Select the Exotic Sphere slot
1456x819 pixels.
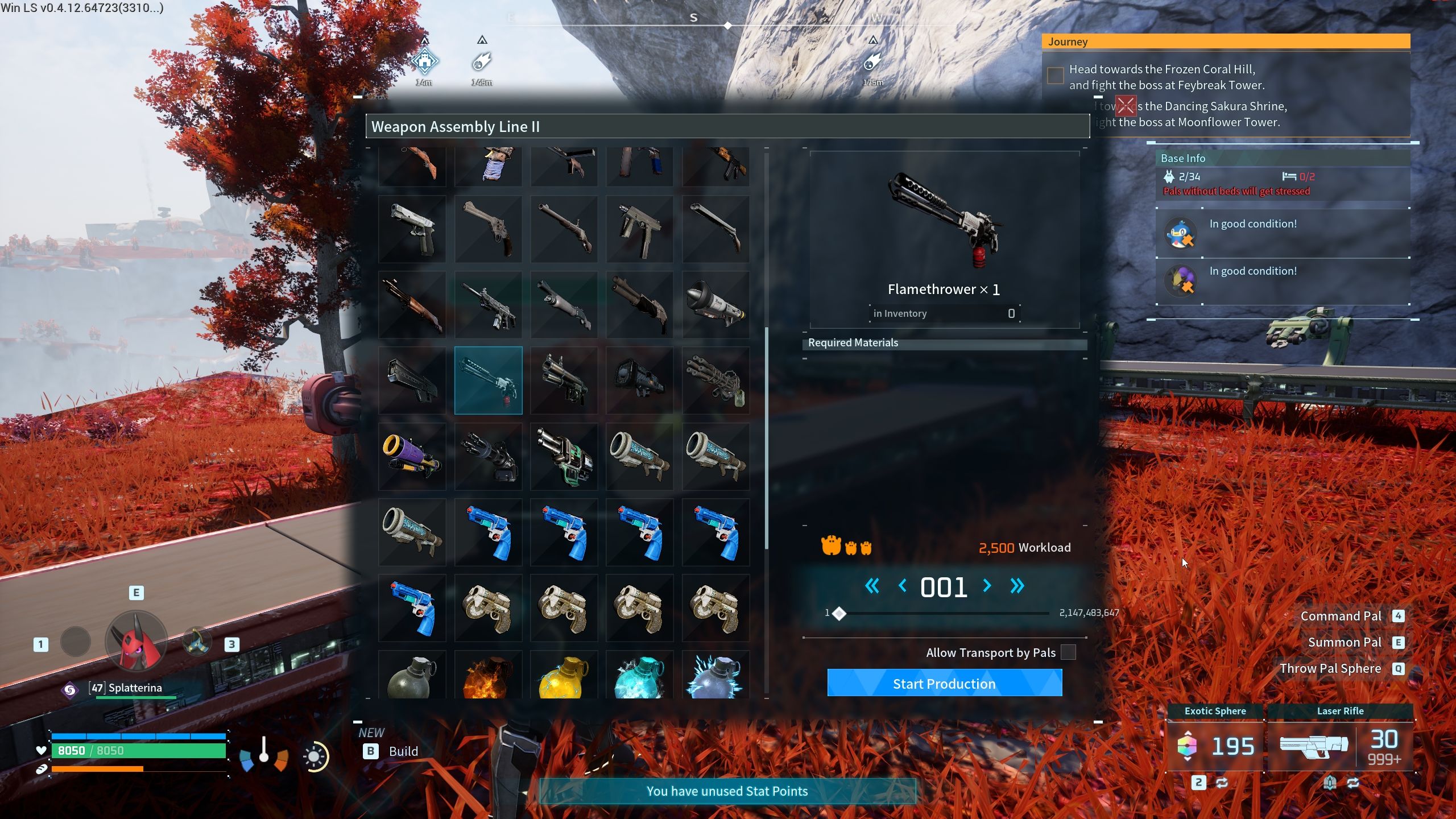1215,745
